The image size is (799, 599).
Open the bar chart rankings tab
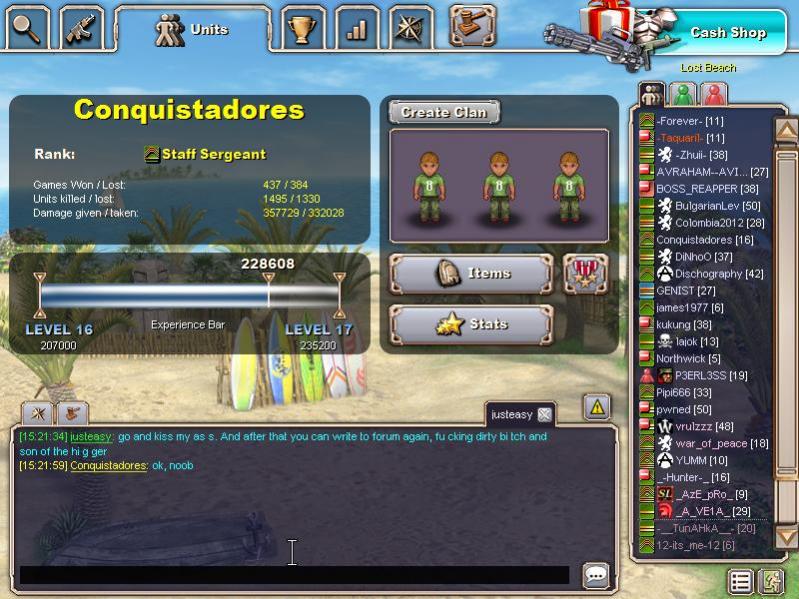pos(356,28)
